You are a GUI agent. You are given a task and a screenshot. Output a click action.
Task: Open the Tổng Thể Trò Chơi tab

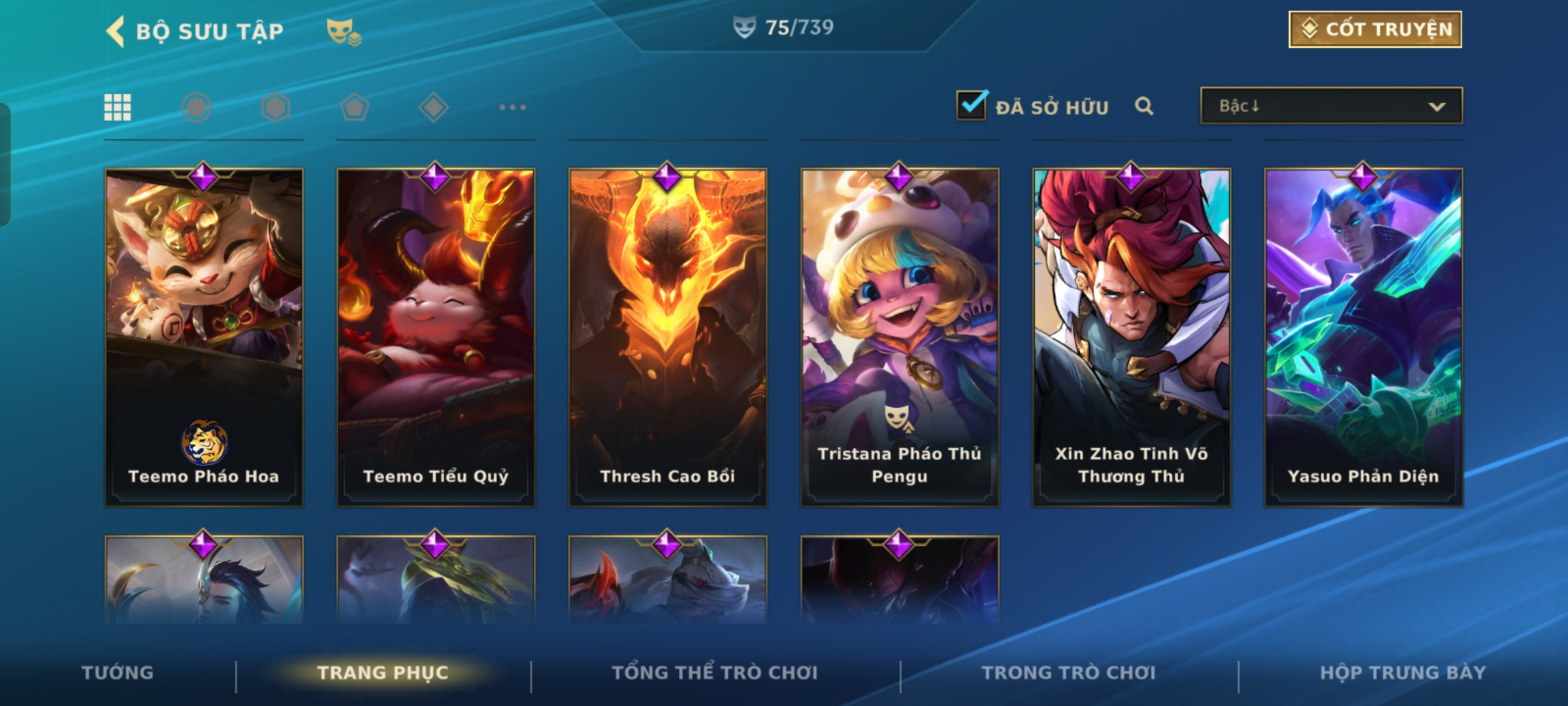pos(714,673)
